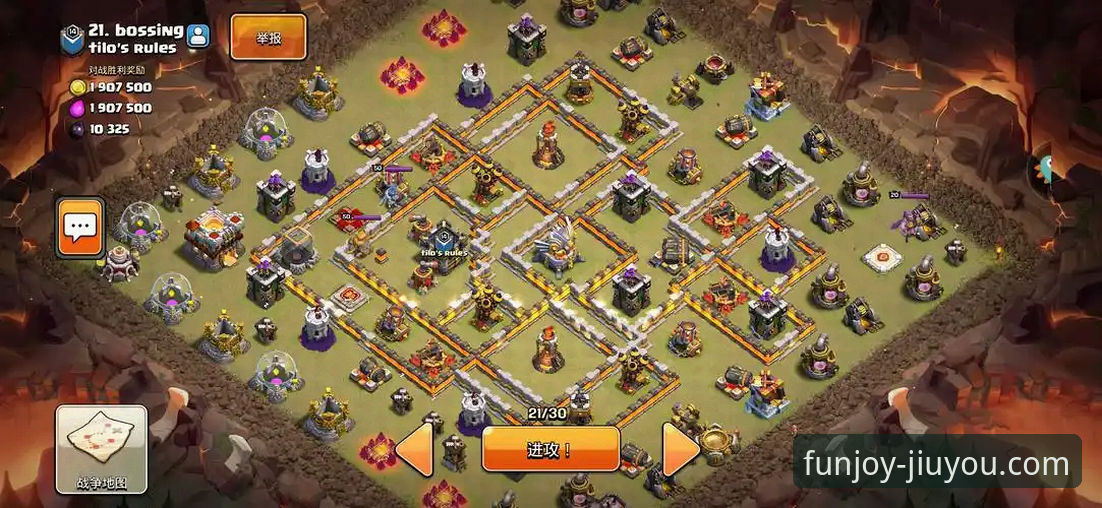The width and height of the screenshot is (1102, 508).
Task: Go to next enemy base arrow
Action: tap(680, 449)
